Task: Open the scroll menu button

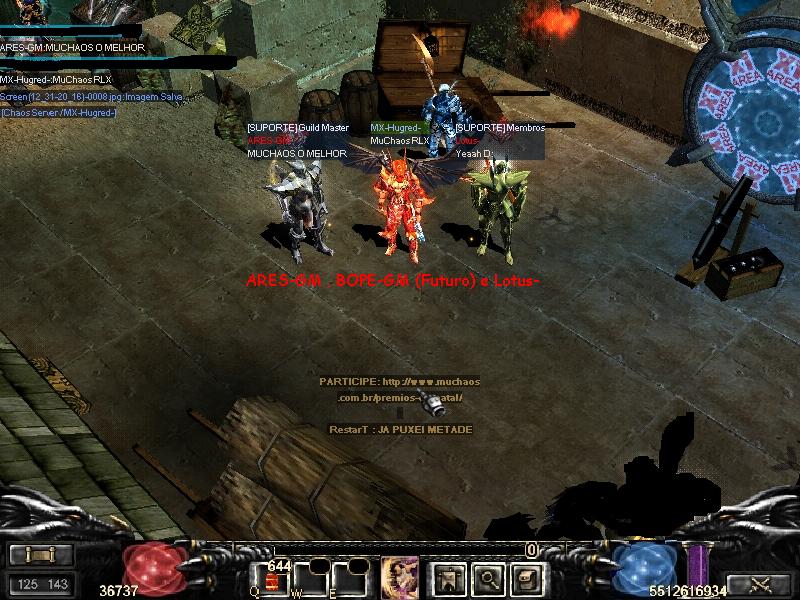Action: click(x=41, y=554)
